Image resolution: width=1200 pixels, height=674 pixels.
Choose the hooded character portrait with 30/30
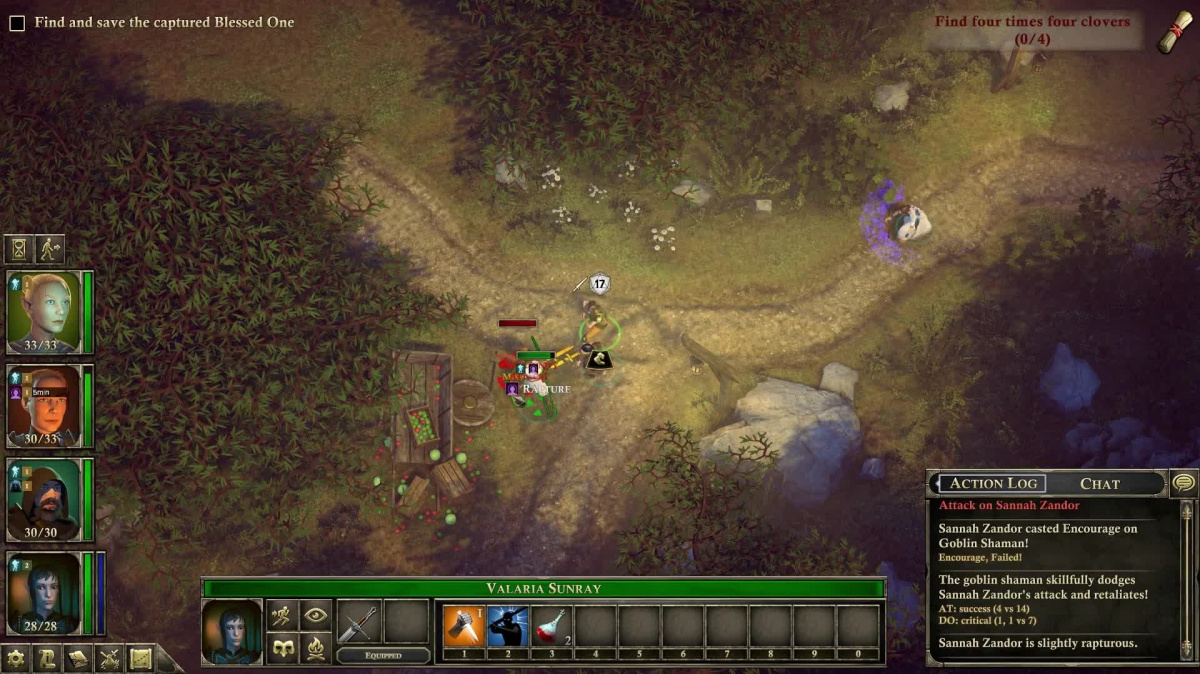click(44, 498)
